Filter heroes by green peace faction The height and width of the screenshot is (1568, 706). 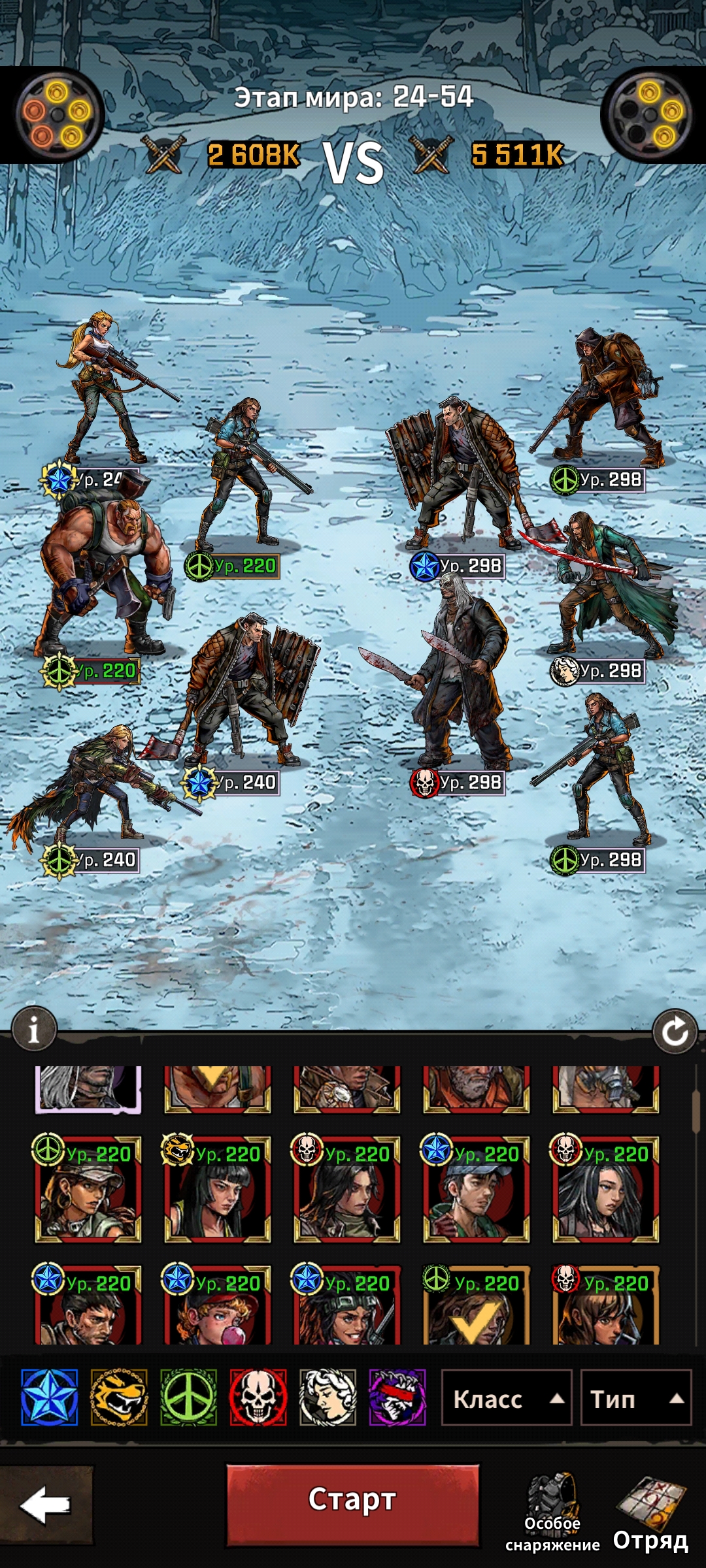[x=189, y=1397]
